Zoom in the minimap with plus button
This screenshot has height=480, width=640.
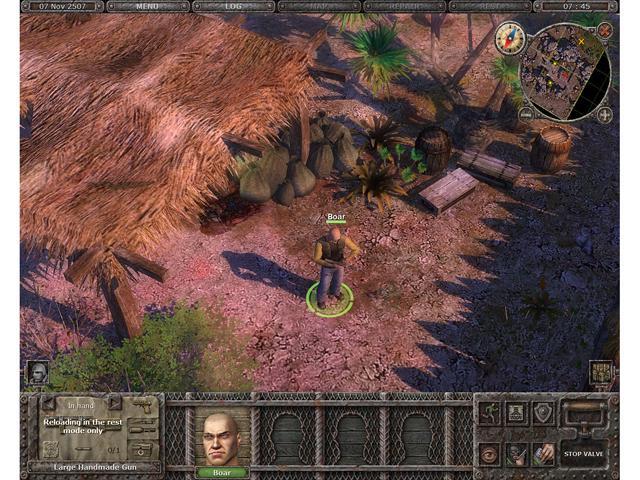pos(605,114)
